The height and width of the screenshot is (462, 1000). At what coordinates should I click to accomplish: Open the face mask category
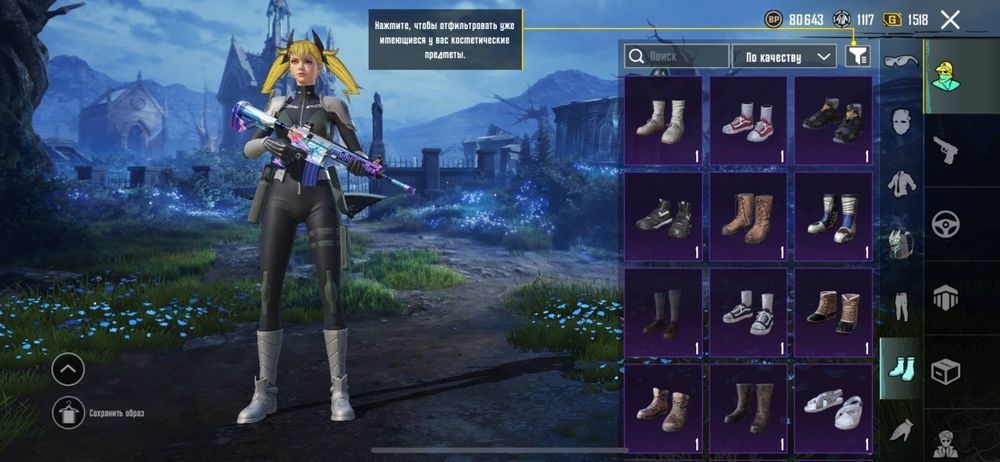(901, 123)
